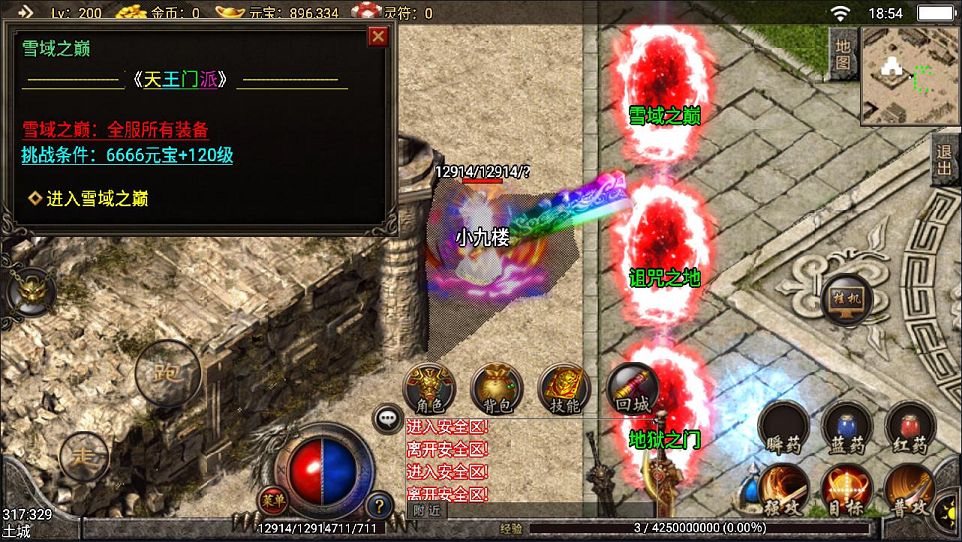Drink the 蓝药 blue potion
Image resolution: width=962 pixels, height=542 pixels.
click(x=846, y=428)
